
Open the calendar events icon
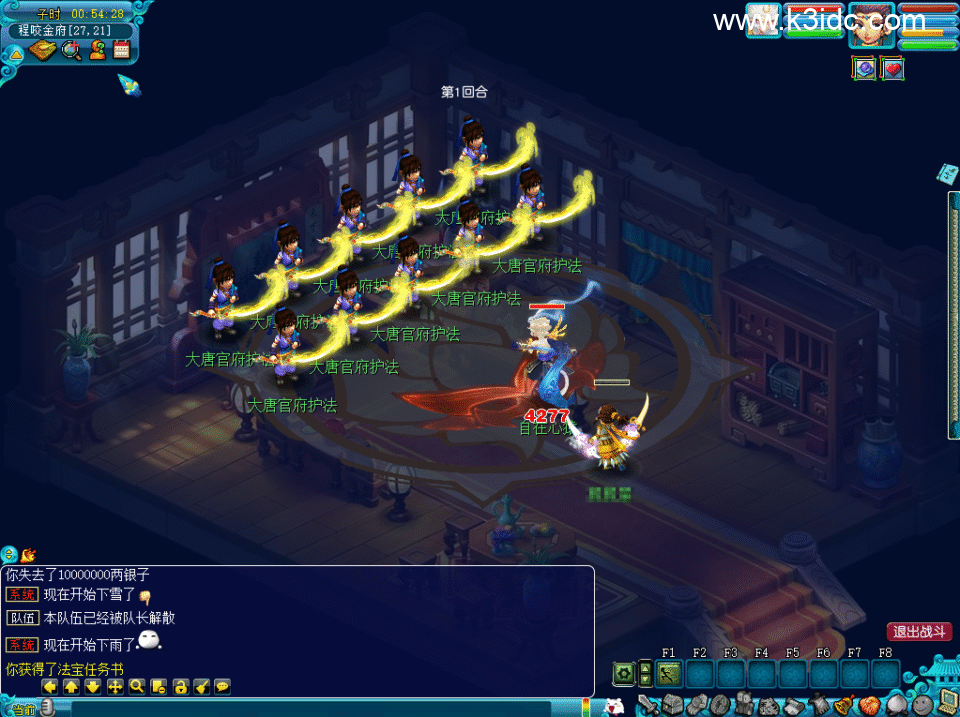tap(122, 50)
